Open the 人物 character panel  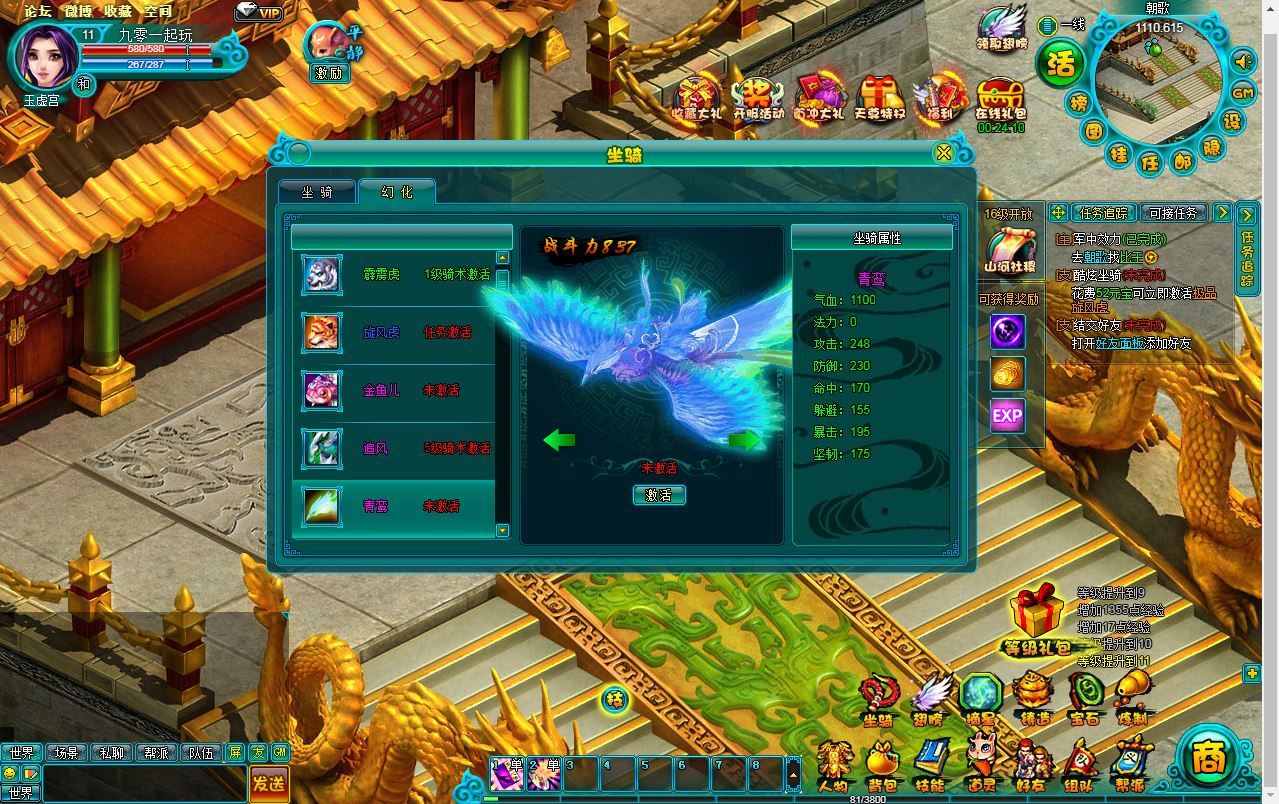click(x=833, y=766)
